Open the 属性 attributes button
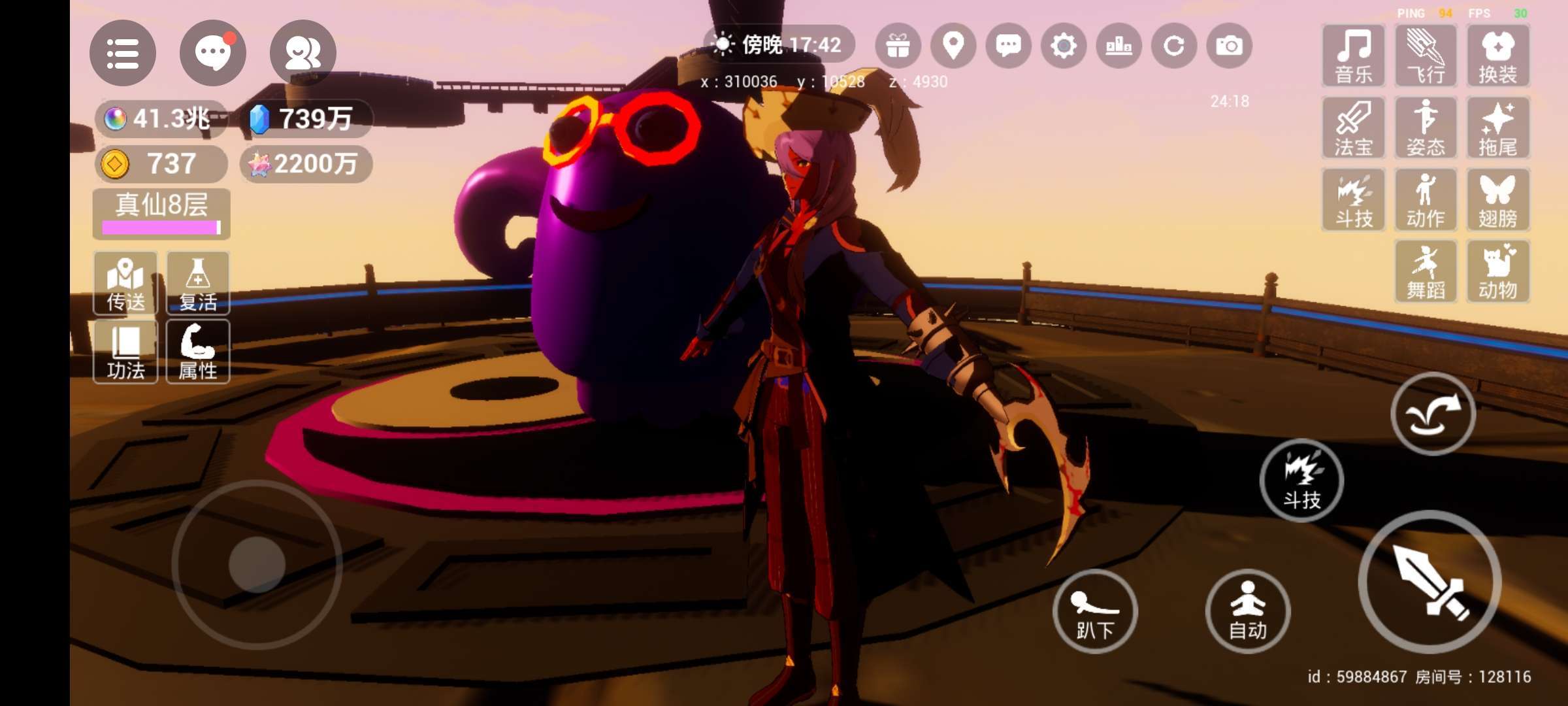This screenshot has width=1568, height=706. [198, 352]
